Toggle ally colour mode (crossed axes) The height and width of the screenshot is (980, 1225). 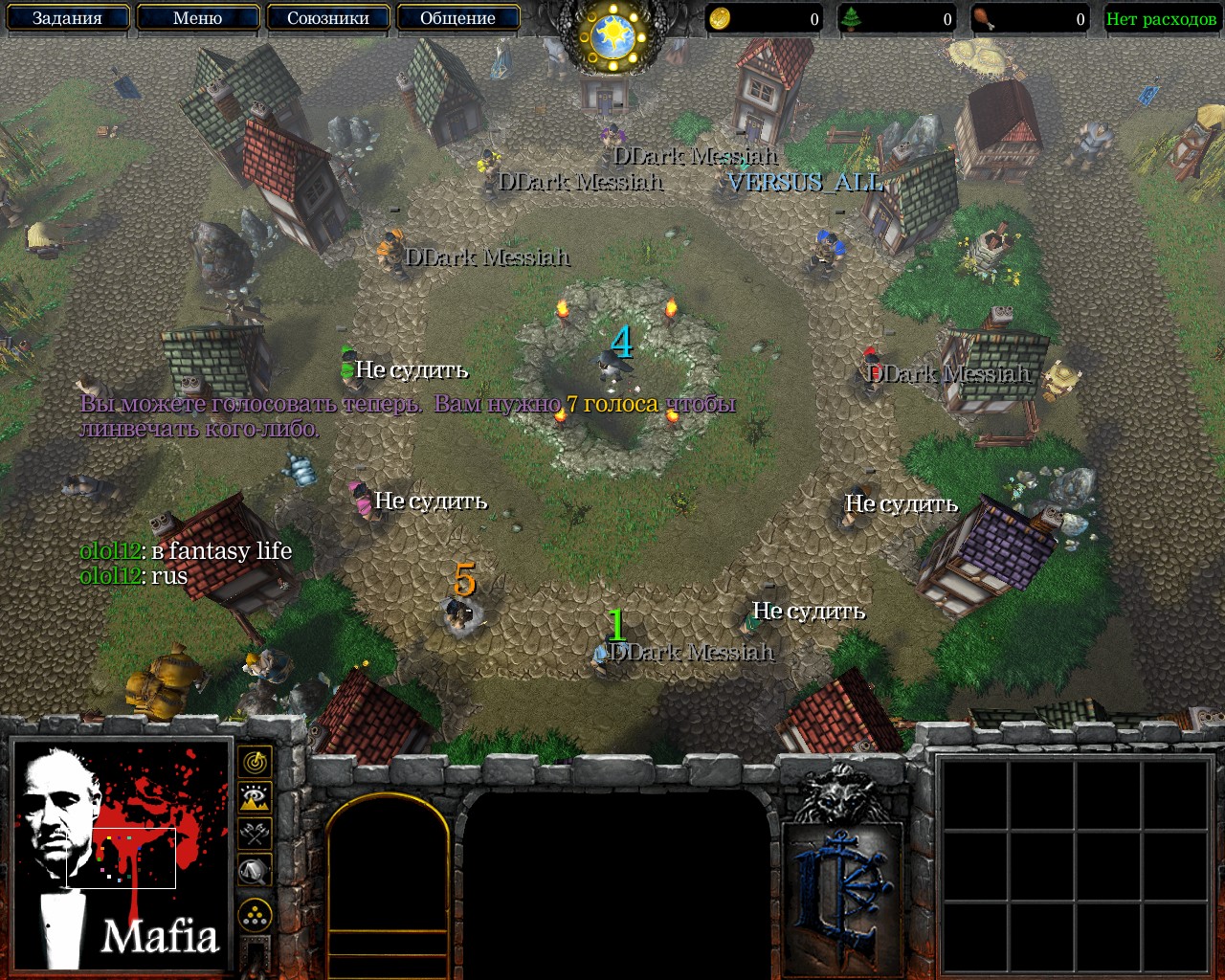coord(255,834)
